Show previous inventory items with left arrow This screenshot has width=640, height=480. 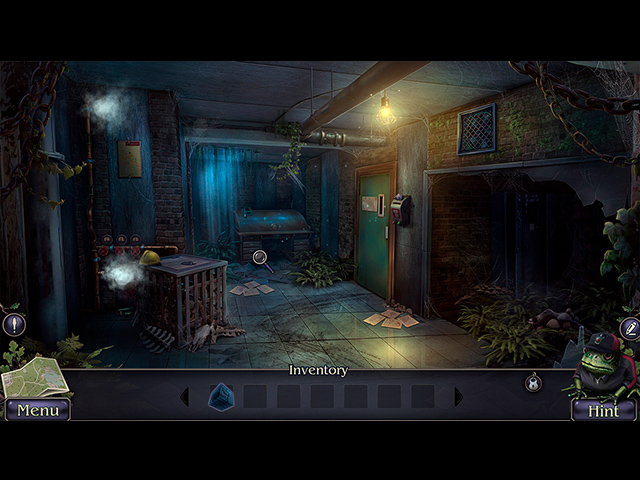185,397
